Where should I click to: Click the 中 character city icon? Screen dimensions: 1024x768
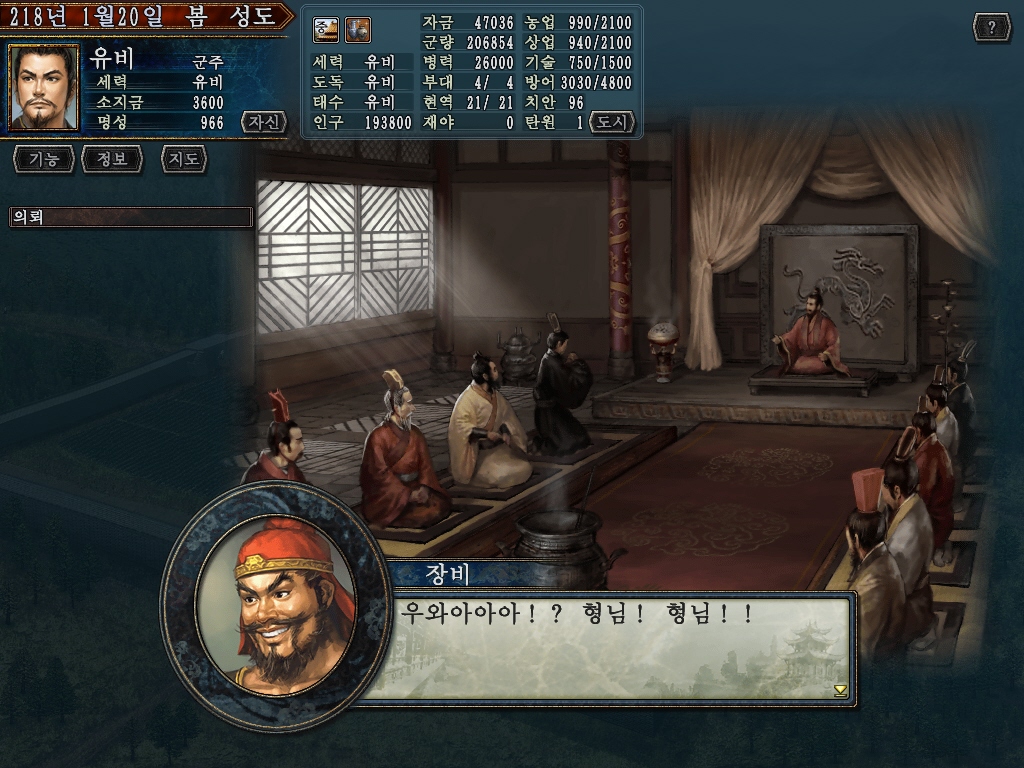click(326, 31)
